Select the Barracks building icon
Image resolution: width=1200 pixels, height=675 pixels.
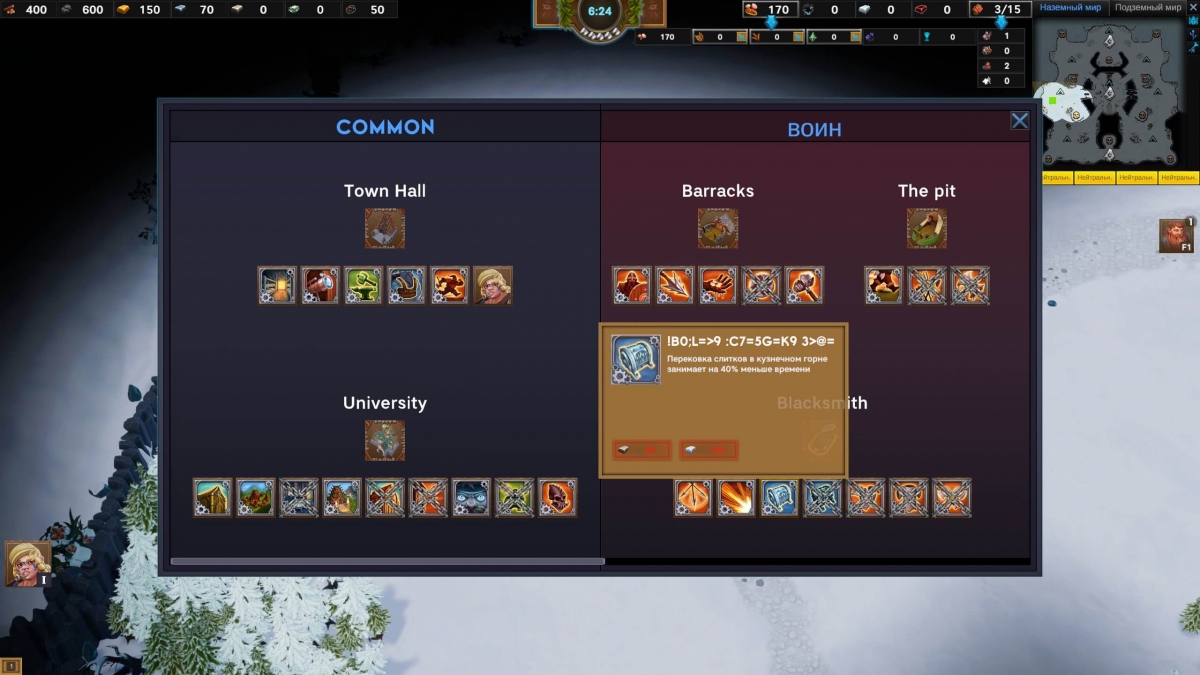[x=717, y=228]
